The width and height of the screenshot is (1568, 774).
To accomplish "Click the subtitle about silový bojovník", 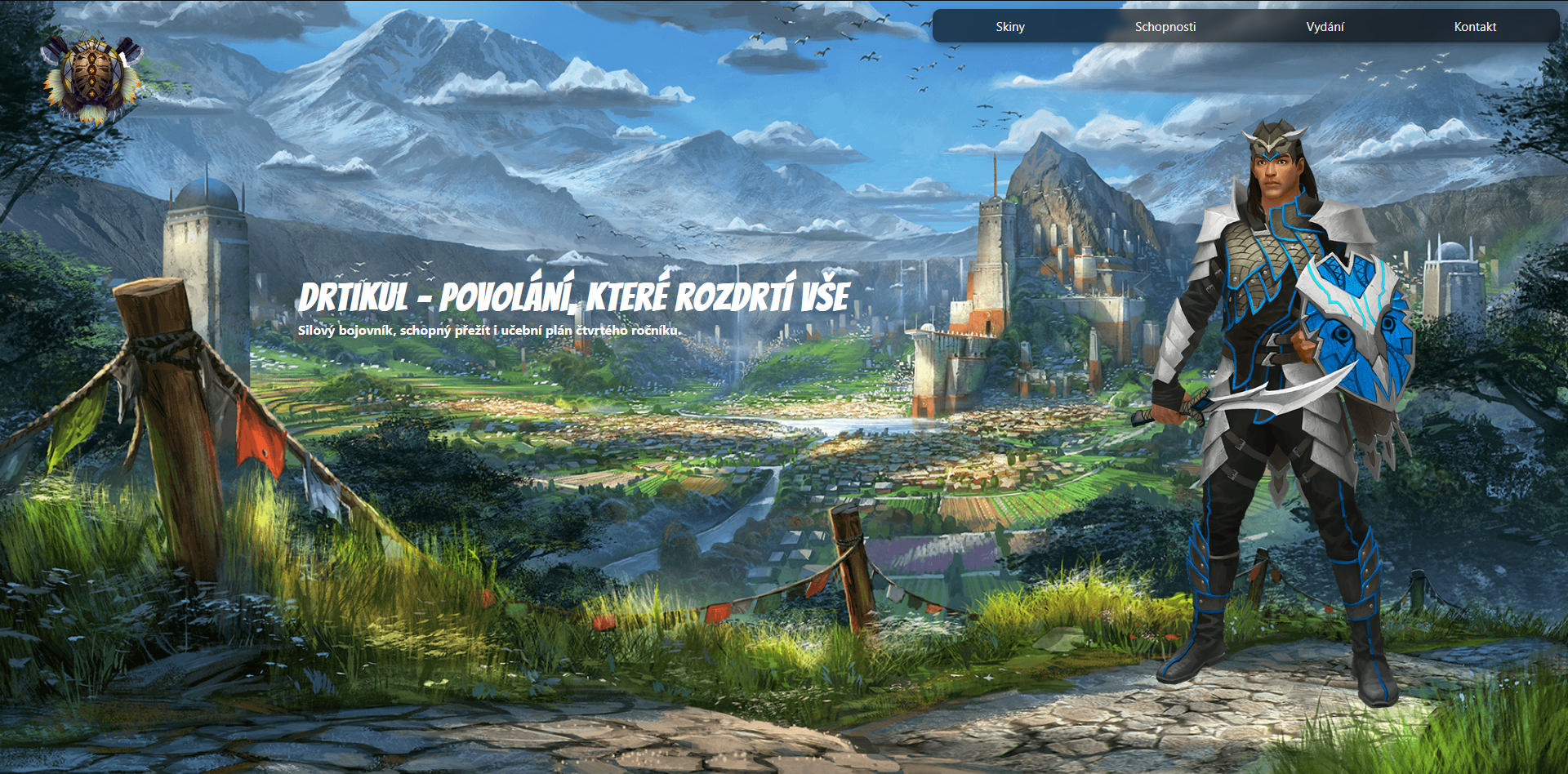I will coord(490,331).
